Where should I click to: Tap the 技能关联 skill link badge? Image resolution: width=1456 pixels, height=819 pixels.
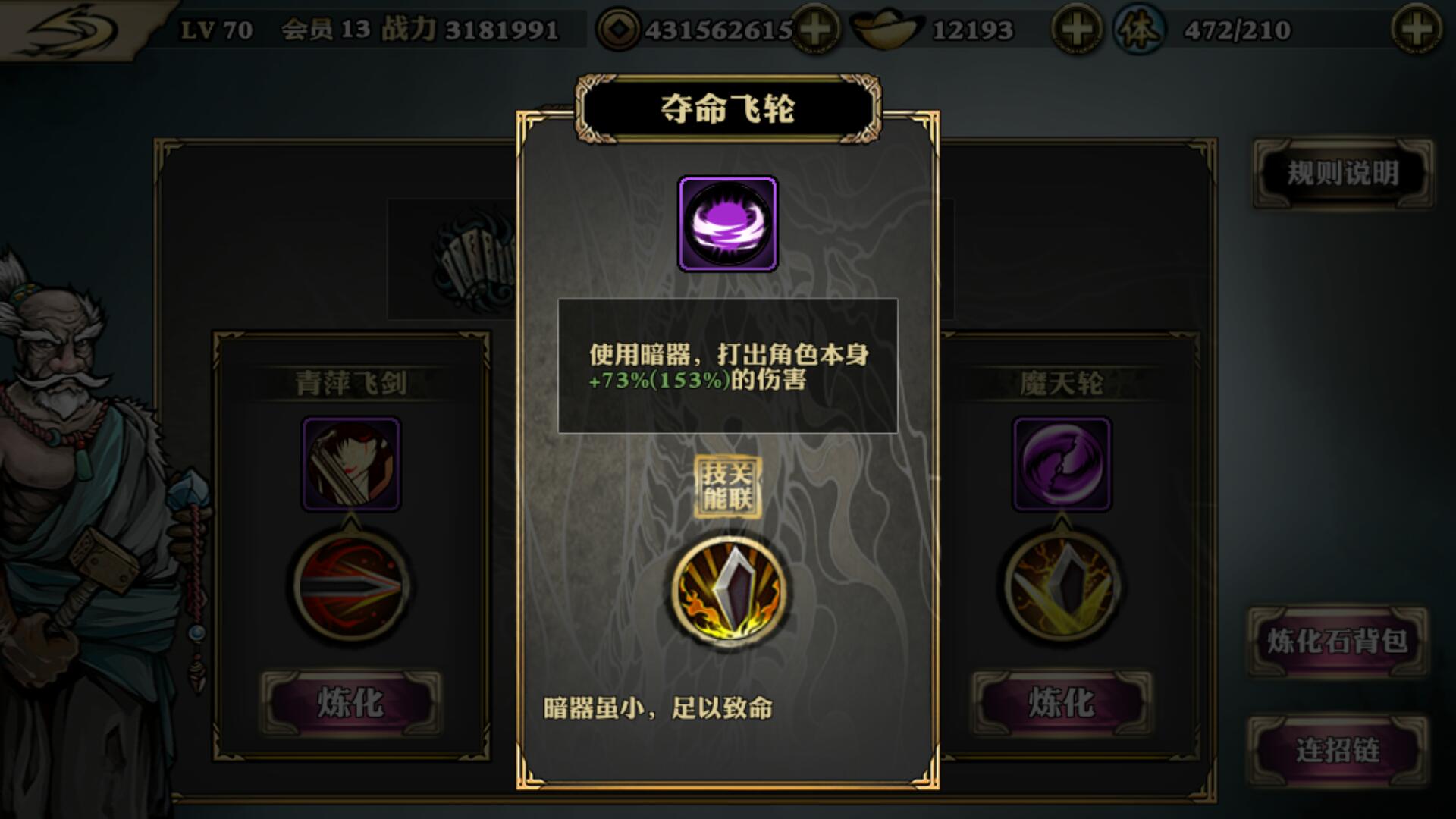point(727,487)
